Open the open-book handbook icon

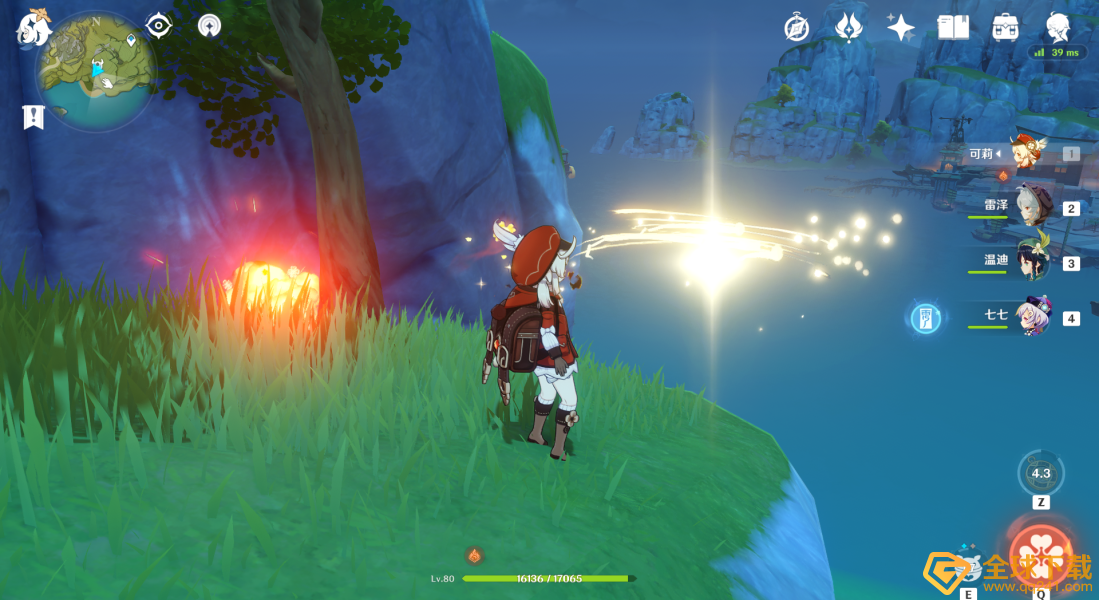pos(953,27)
